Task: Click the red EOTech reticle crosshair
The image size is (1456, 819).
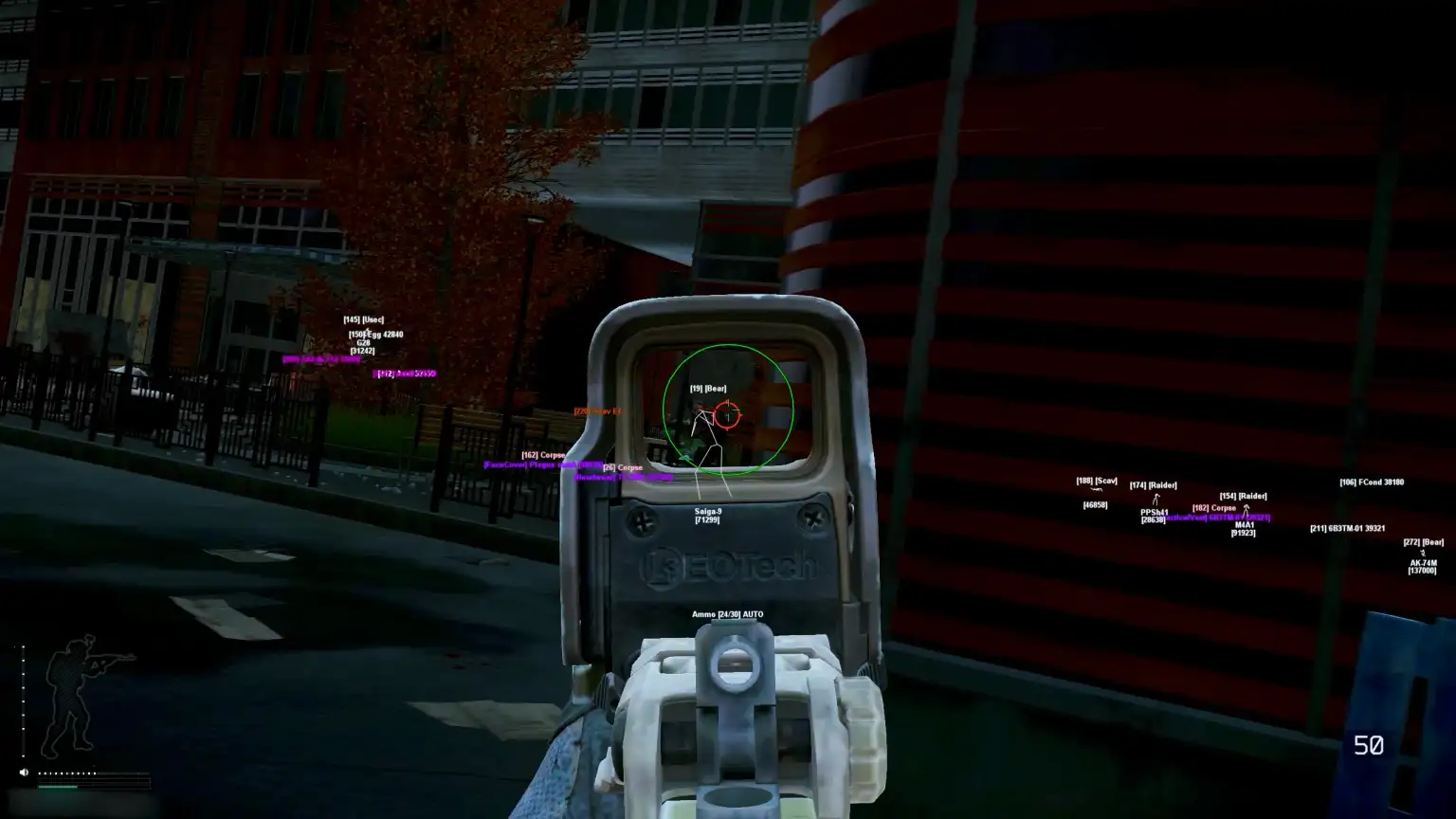Action: (x=728, y=414)
